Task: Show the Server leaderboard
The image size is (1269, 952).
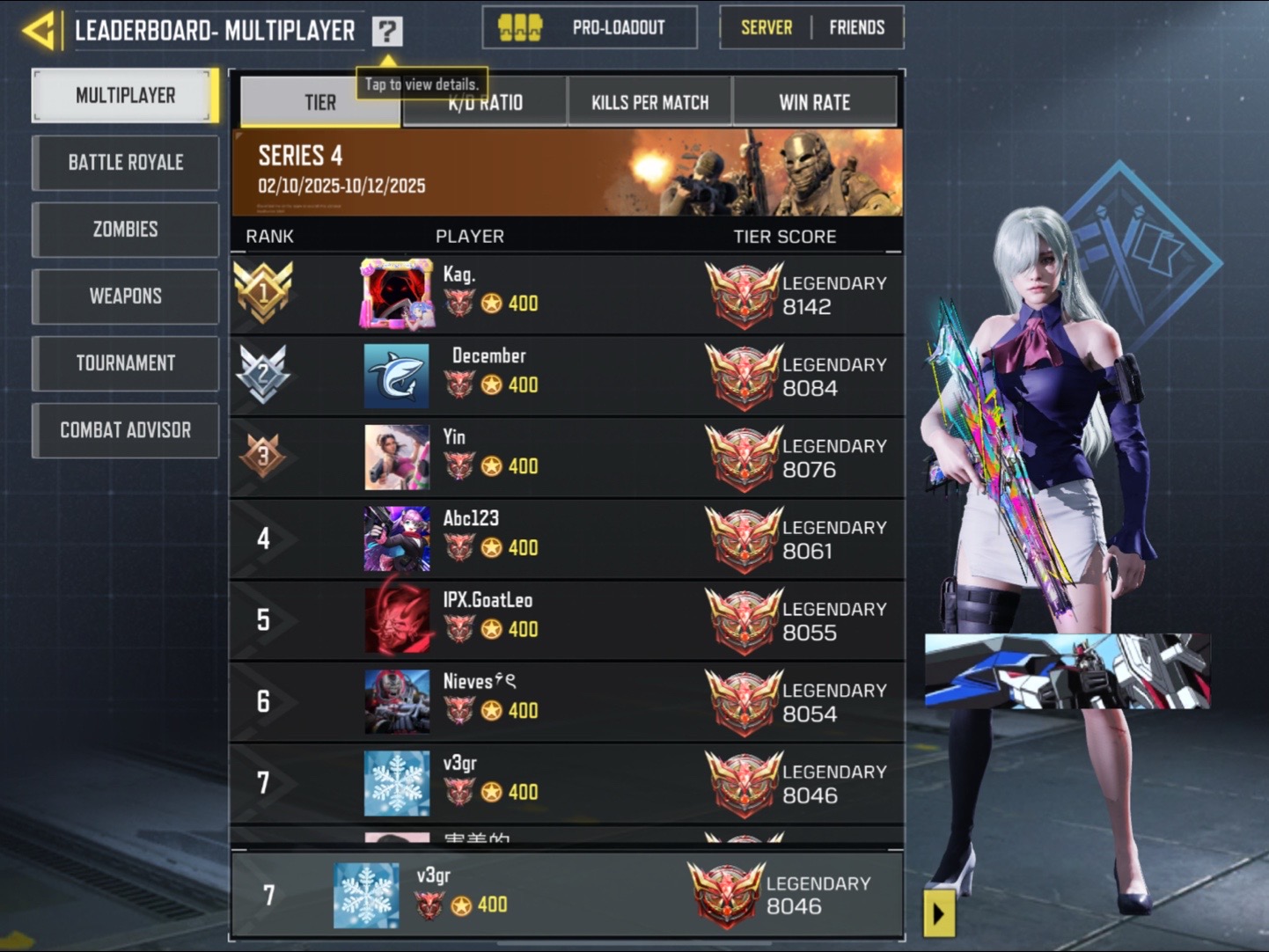Action: coord(766,28)
